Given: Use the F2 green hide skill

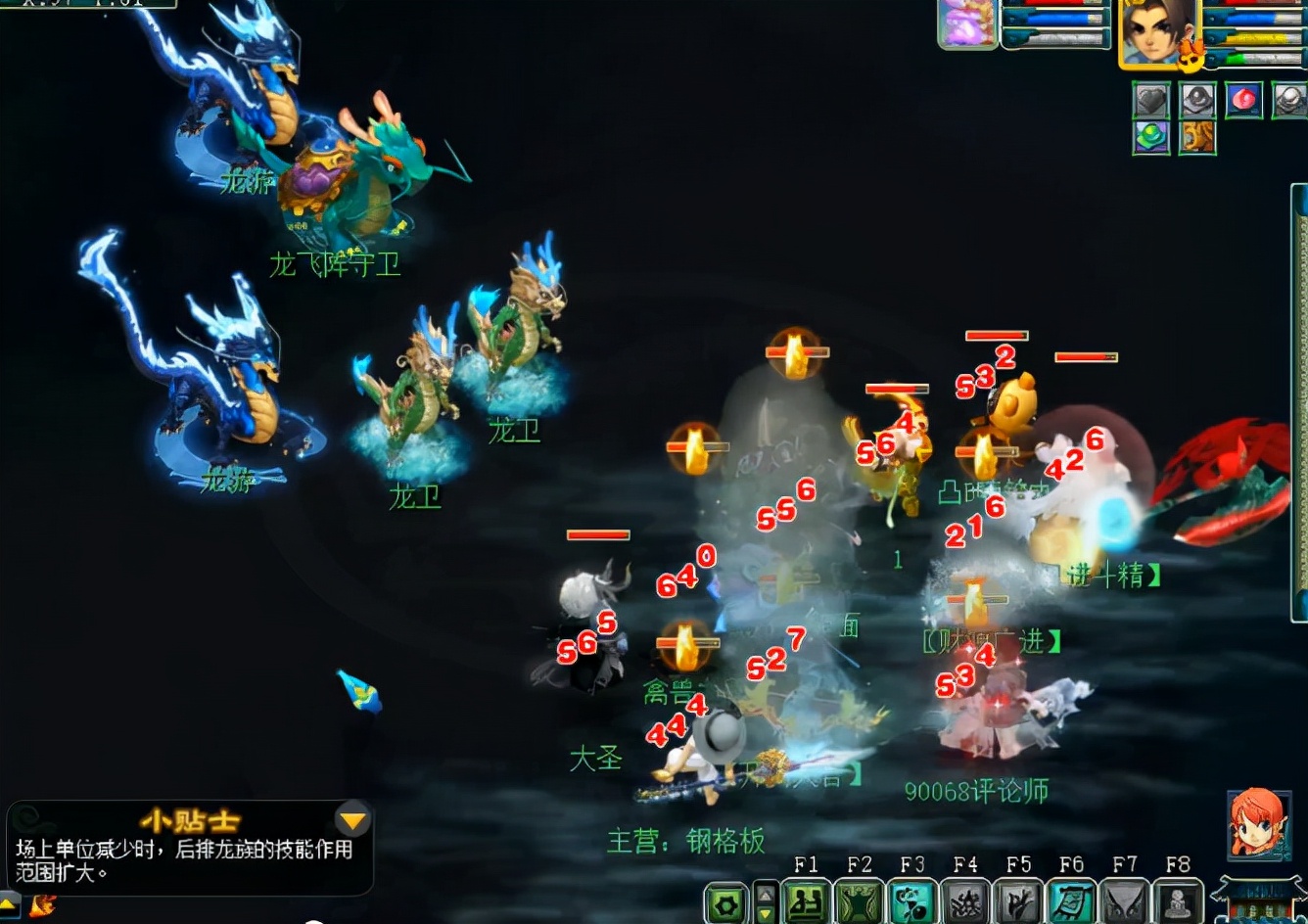Looking at the screenshot, I should [x=859, y=901].
